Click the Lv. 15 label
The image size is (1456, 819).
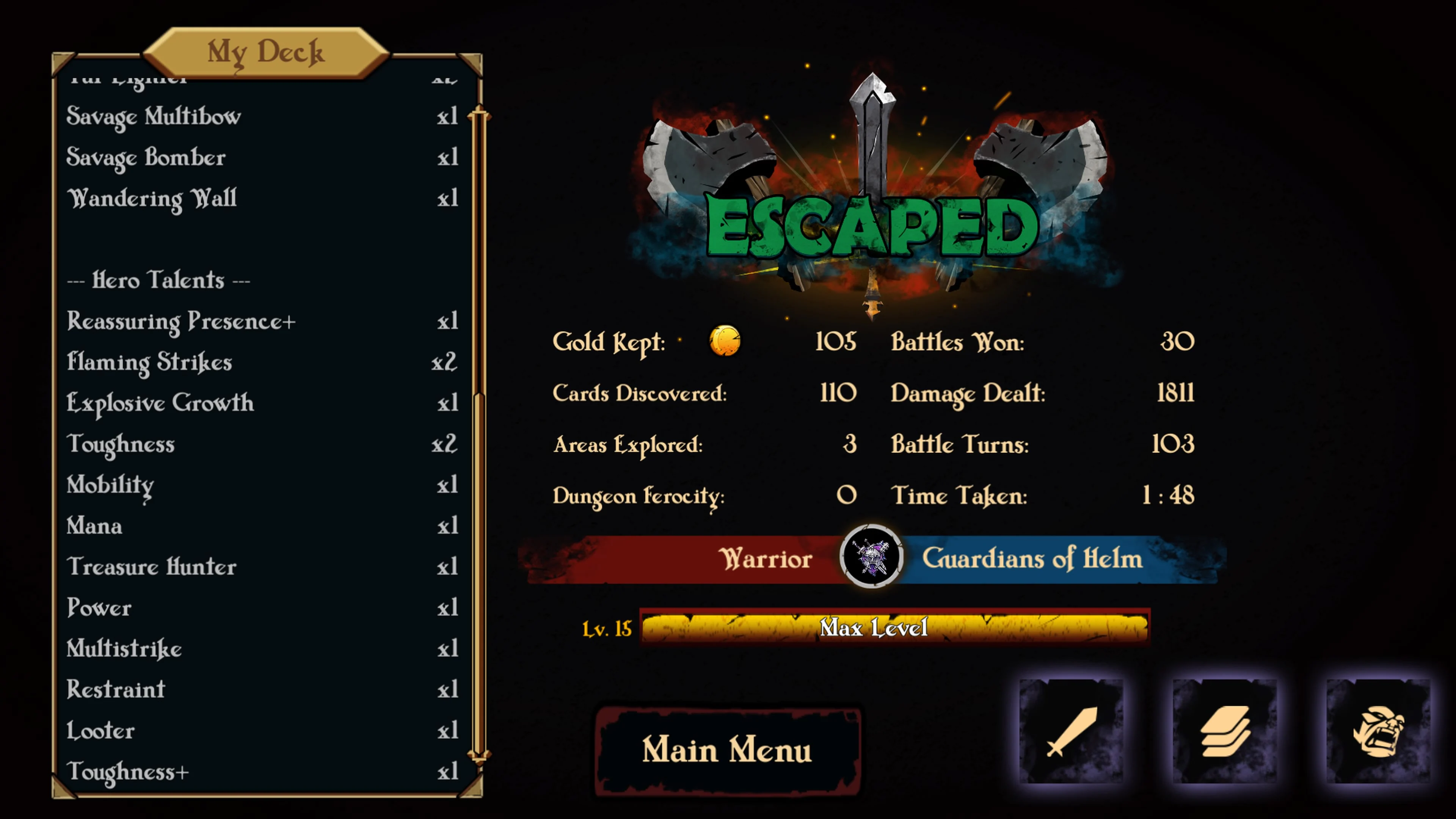[x=606, y=628]
